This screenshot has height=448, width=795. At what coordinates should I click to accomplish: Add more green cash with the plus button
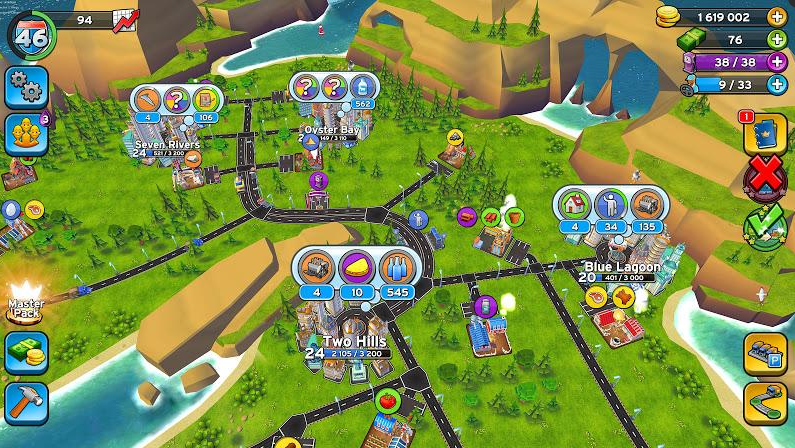pos(776,39)
